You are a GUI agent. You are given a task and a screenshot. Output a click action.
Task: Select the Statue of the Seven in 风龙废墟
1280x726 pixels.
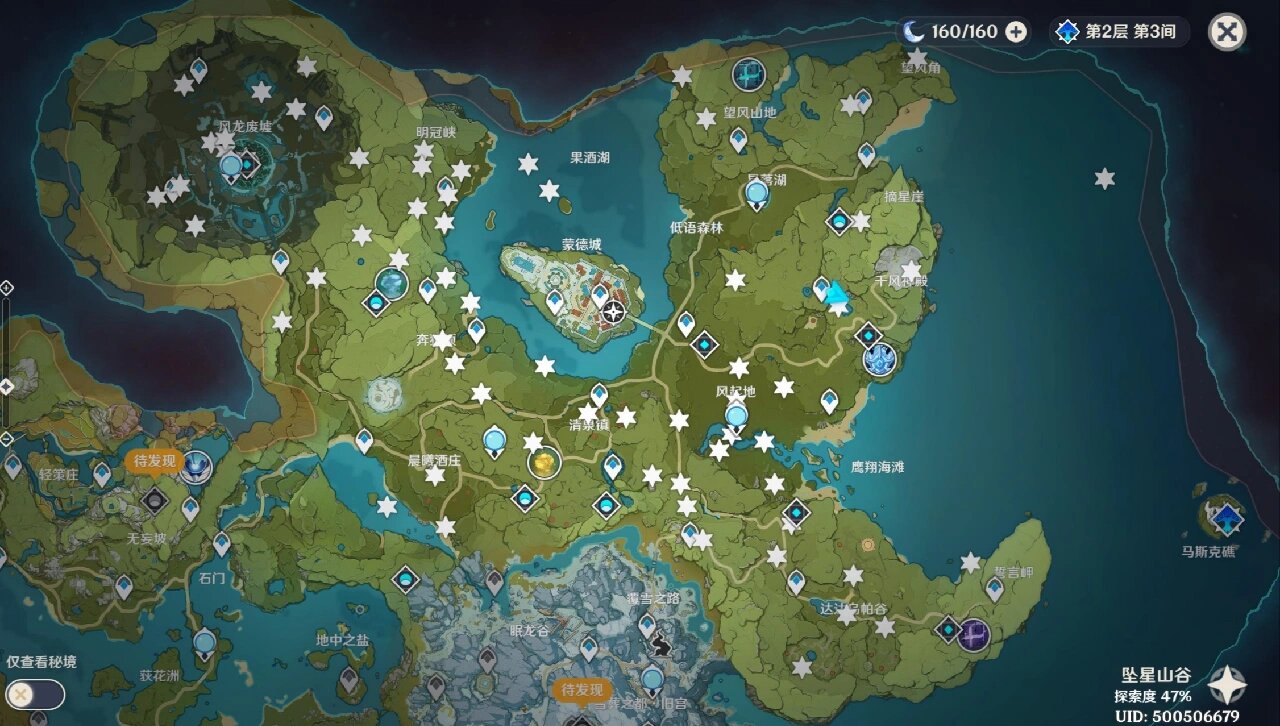tap(231, 166)
